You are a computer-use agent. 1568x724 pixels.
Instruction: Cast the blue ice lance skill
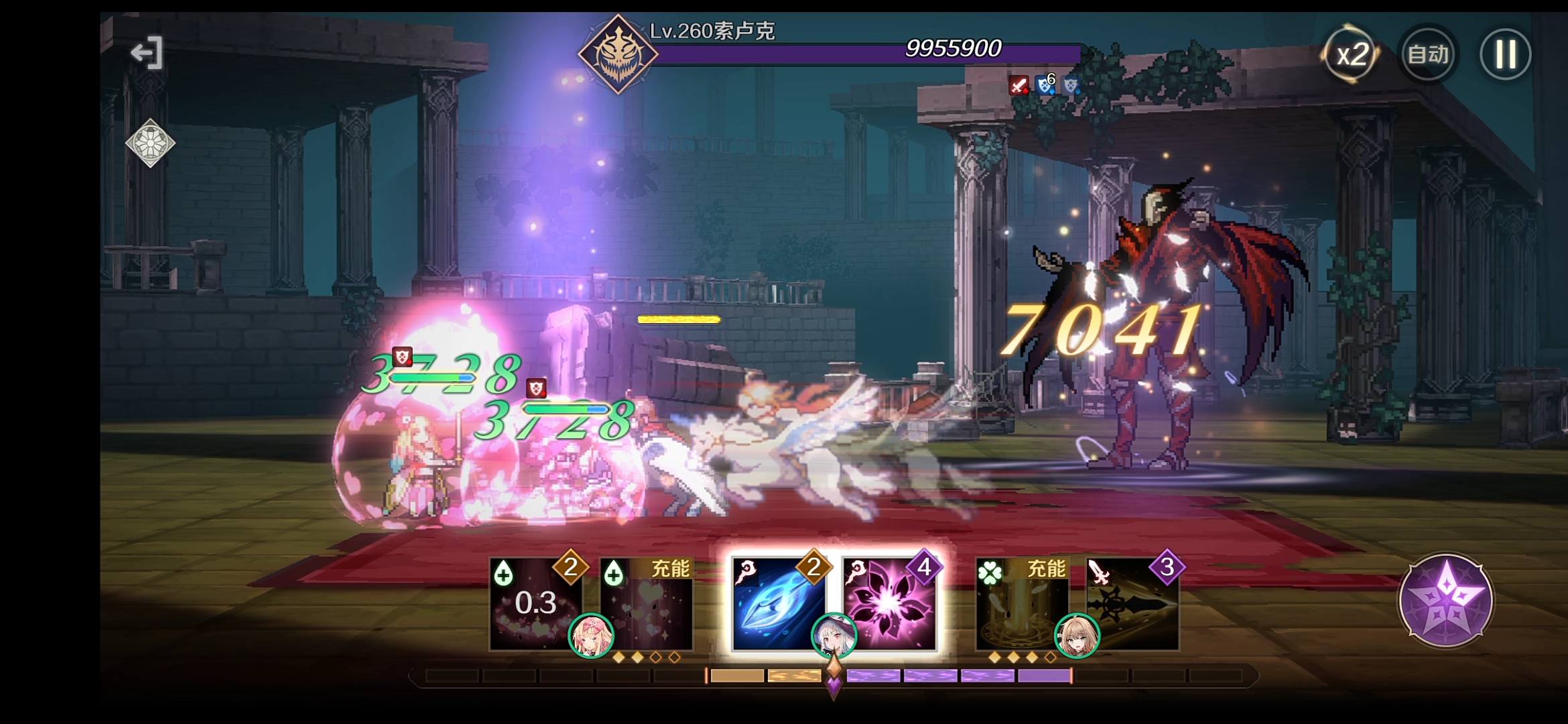point(777,603)
